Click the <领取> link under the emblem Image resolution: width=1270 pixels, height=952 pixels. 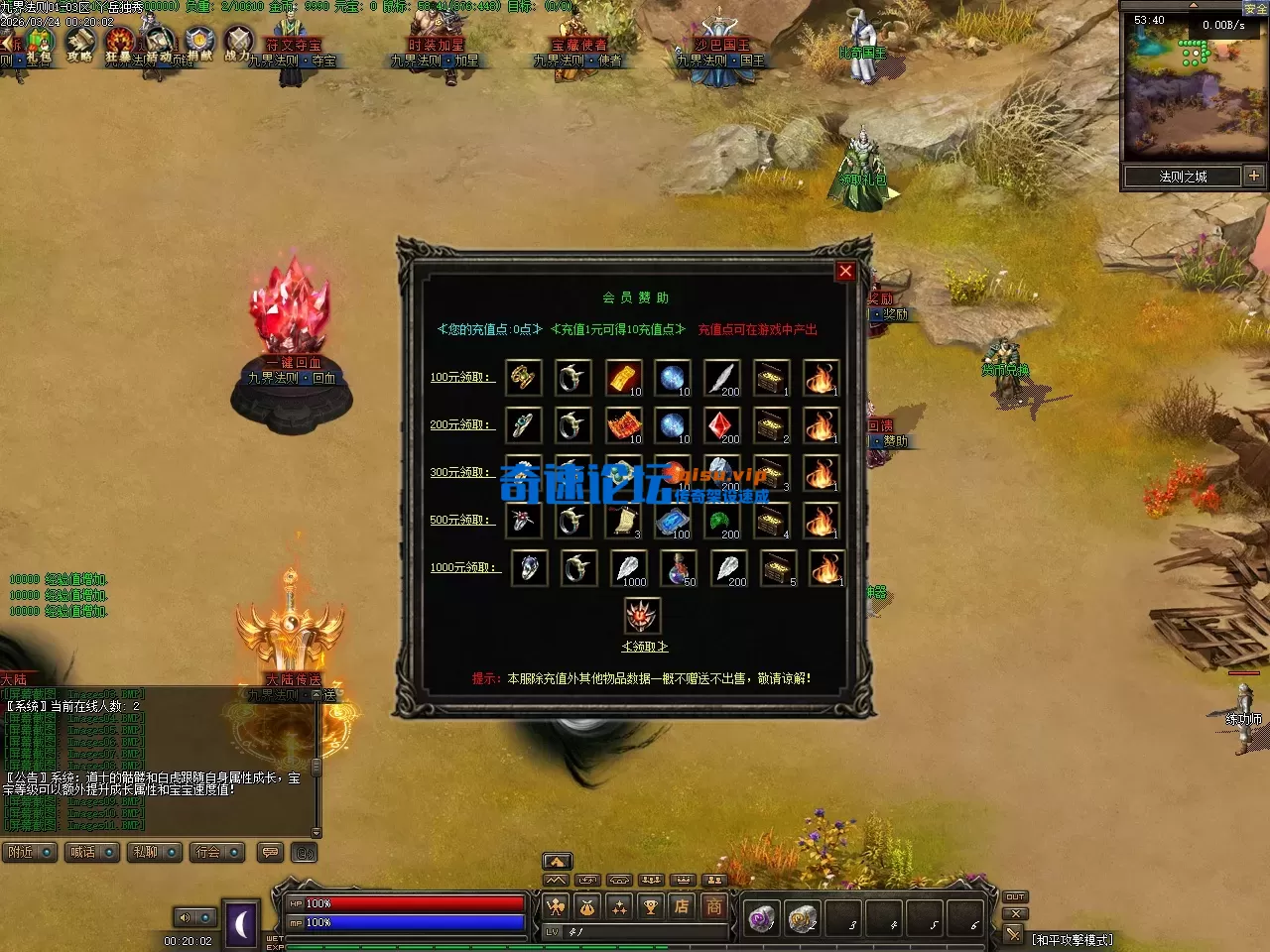click(x=644, y=647)
